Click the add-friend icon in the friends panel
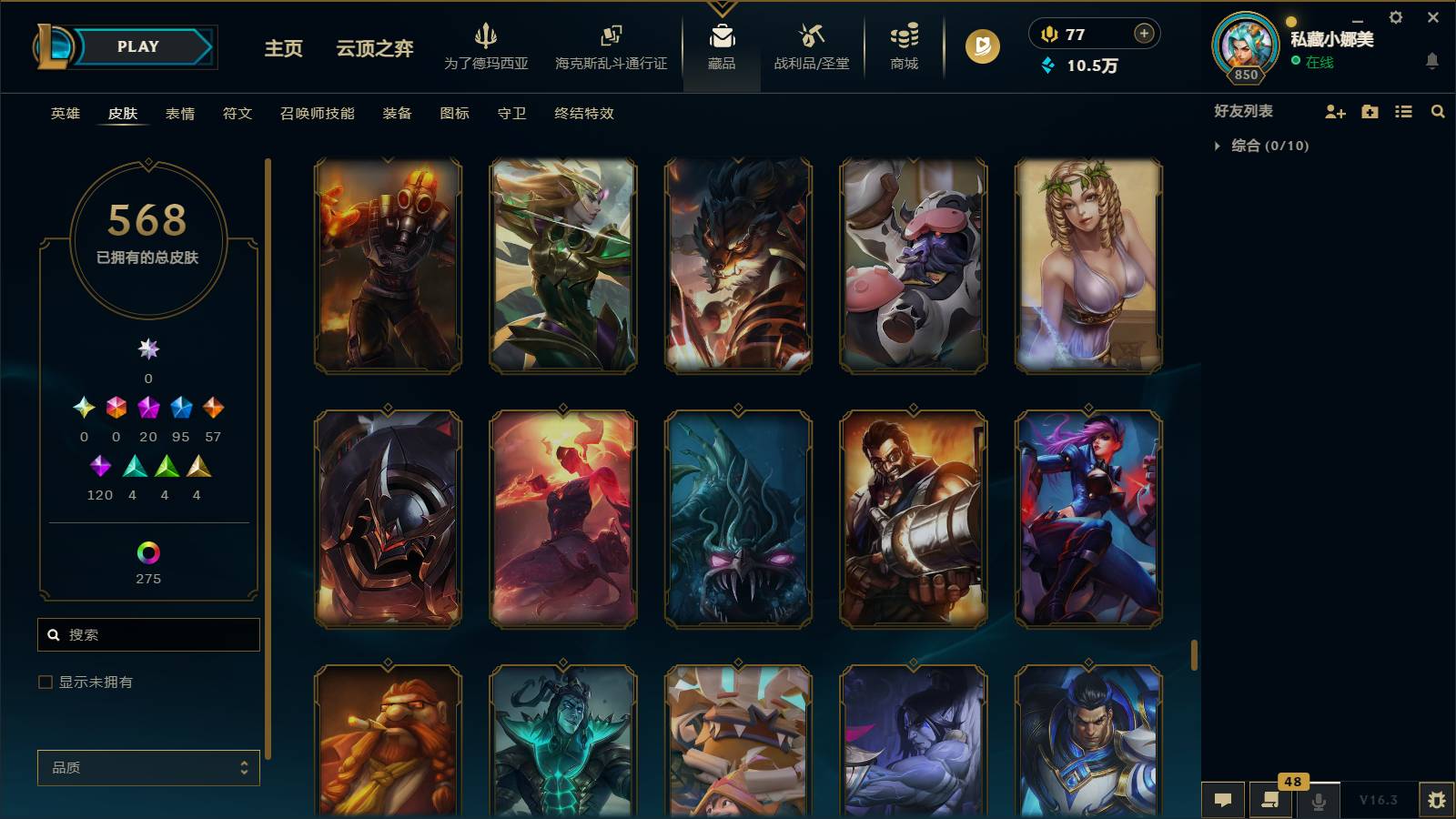The width and height of the screenshot is (1456, 819). [1334, 111]
